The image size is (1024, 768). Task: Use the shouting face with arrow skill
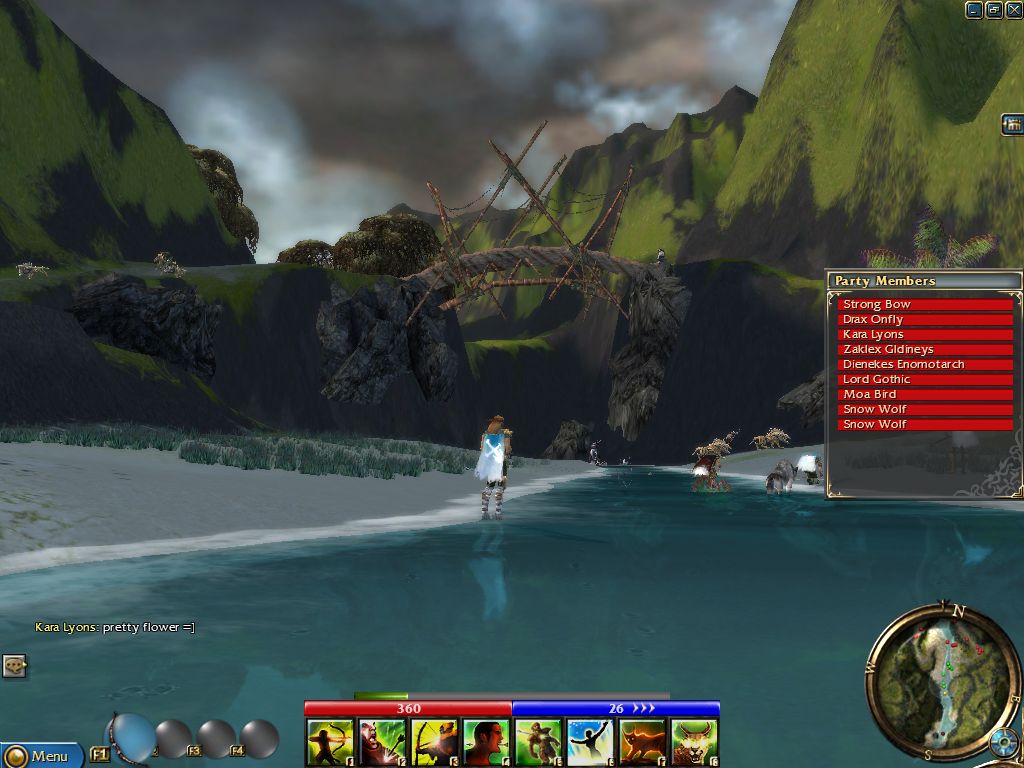382,743
